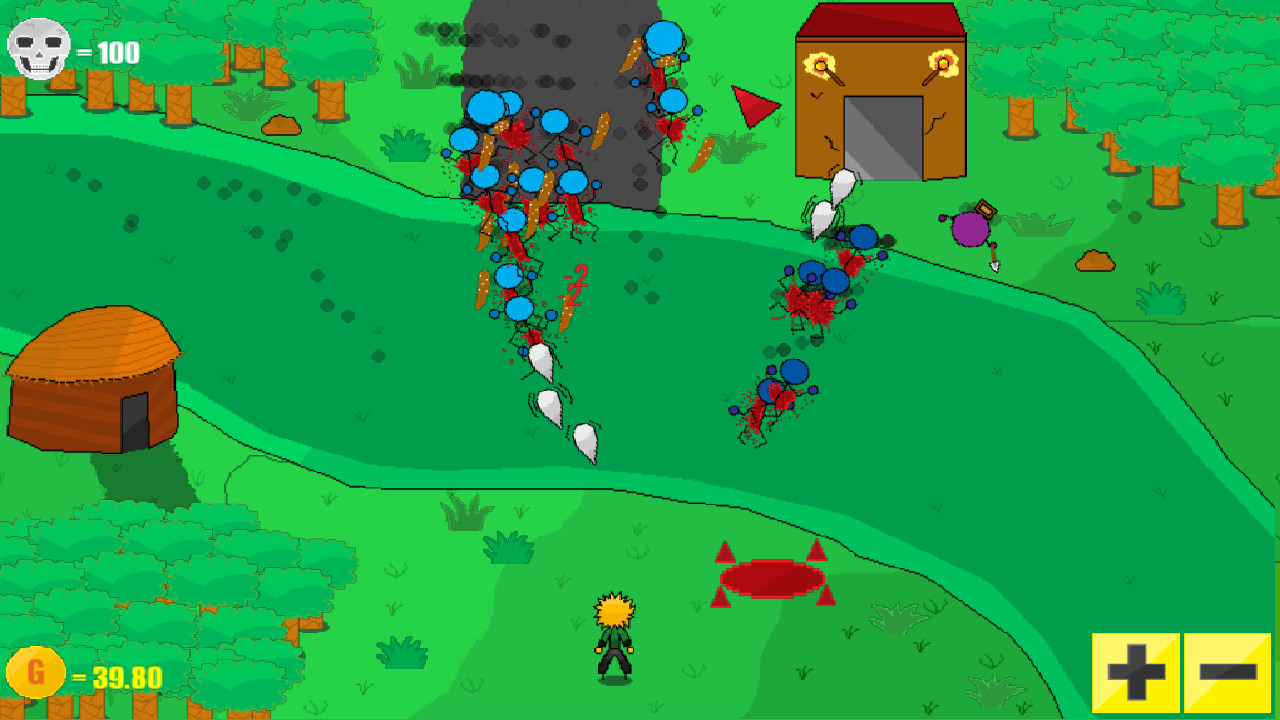Click the red spawn portal with spikes
This screenshot has height=720, width=1280.
pyautogui.click(x=772, y=578)
